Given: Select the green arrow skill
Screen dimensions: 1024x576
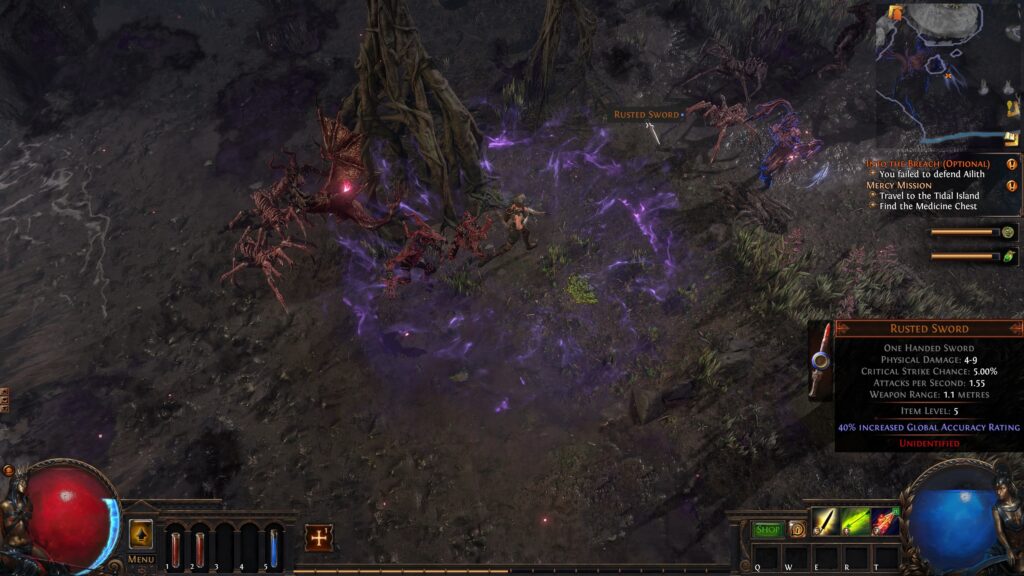Looking at the screenshot, I should point(855,521).
